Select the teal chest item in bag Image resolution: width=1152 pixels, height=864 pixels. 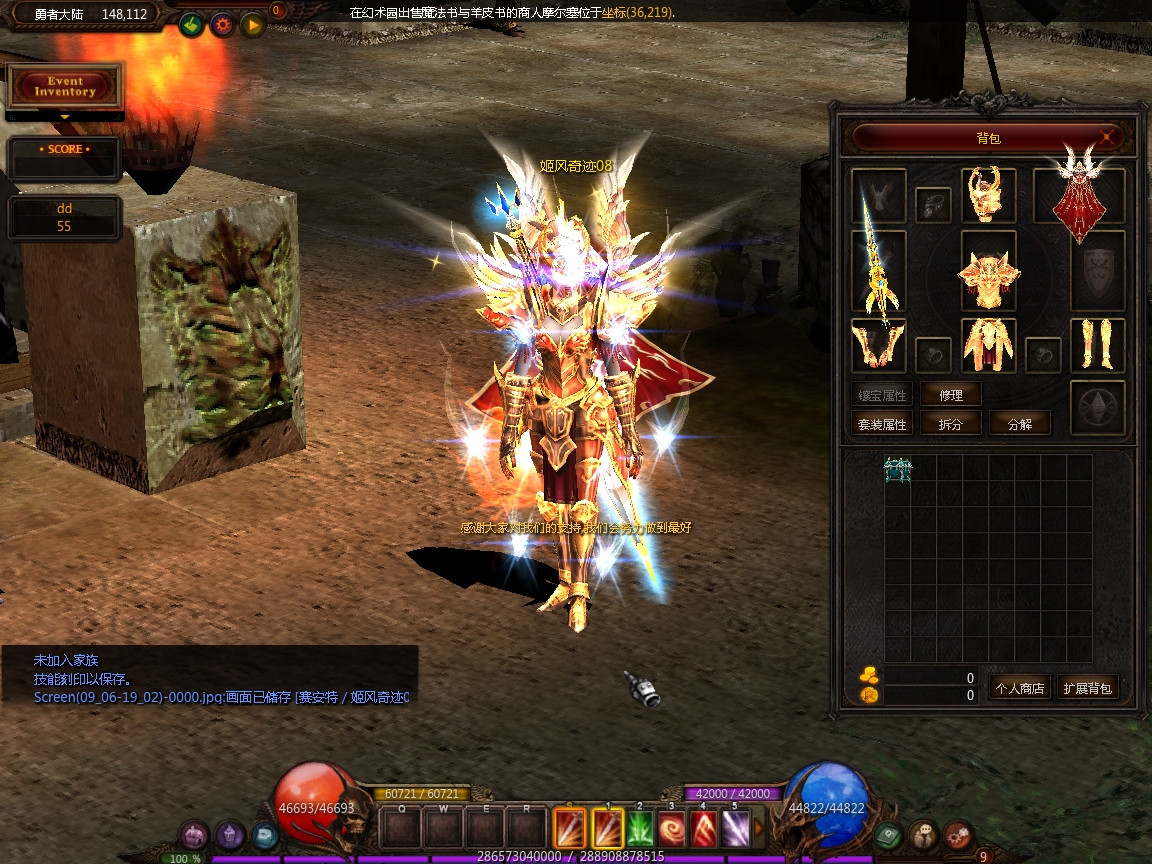point(898,469)
